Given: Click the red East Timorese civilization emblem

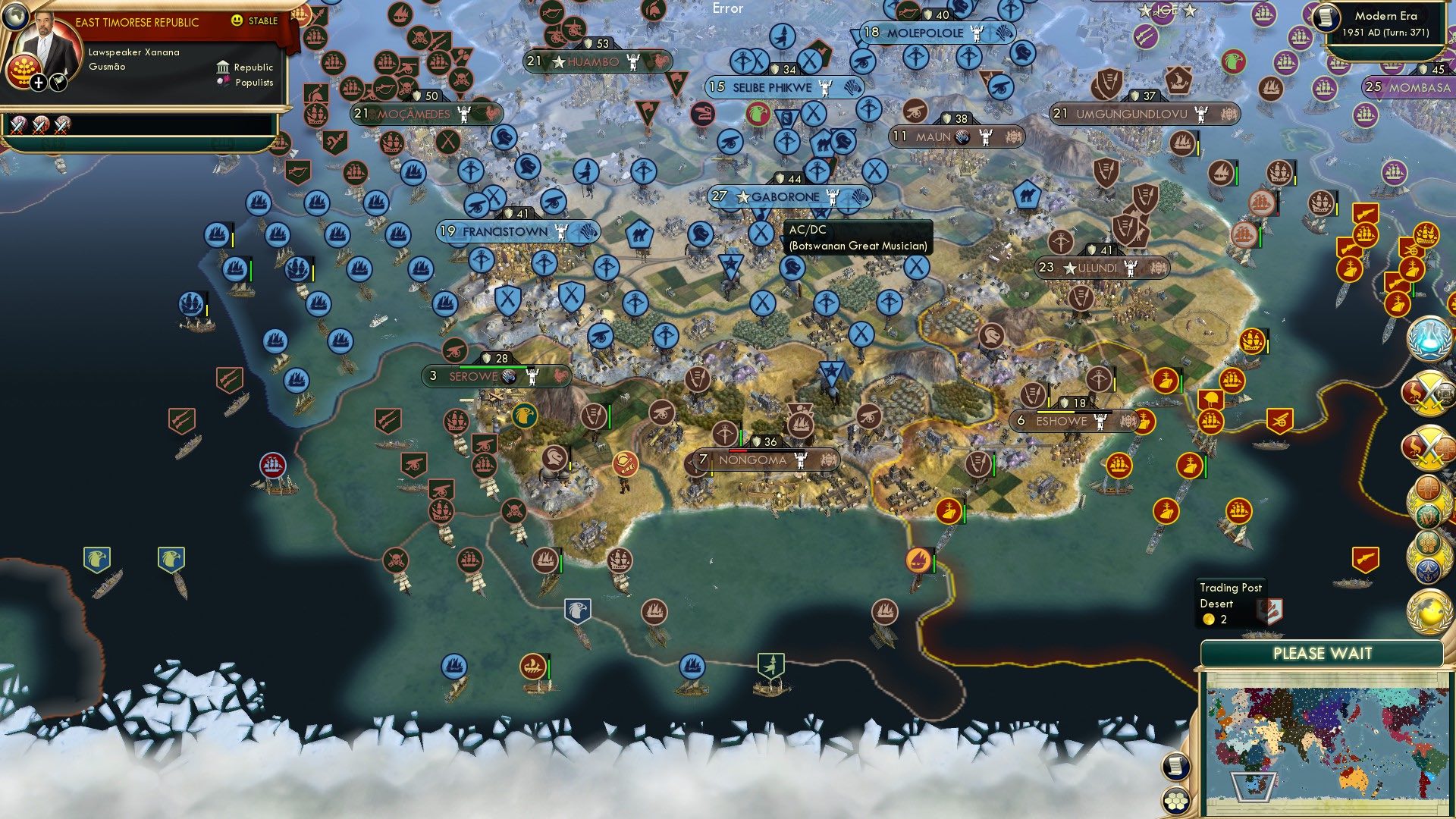Looking at the screenshot, I should [x=25, y=73].
